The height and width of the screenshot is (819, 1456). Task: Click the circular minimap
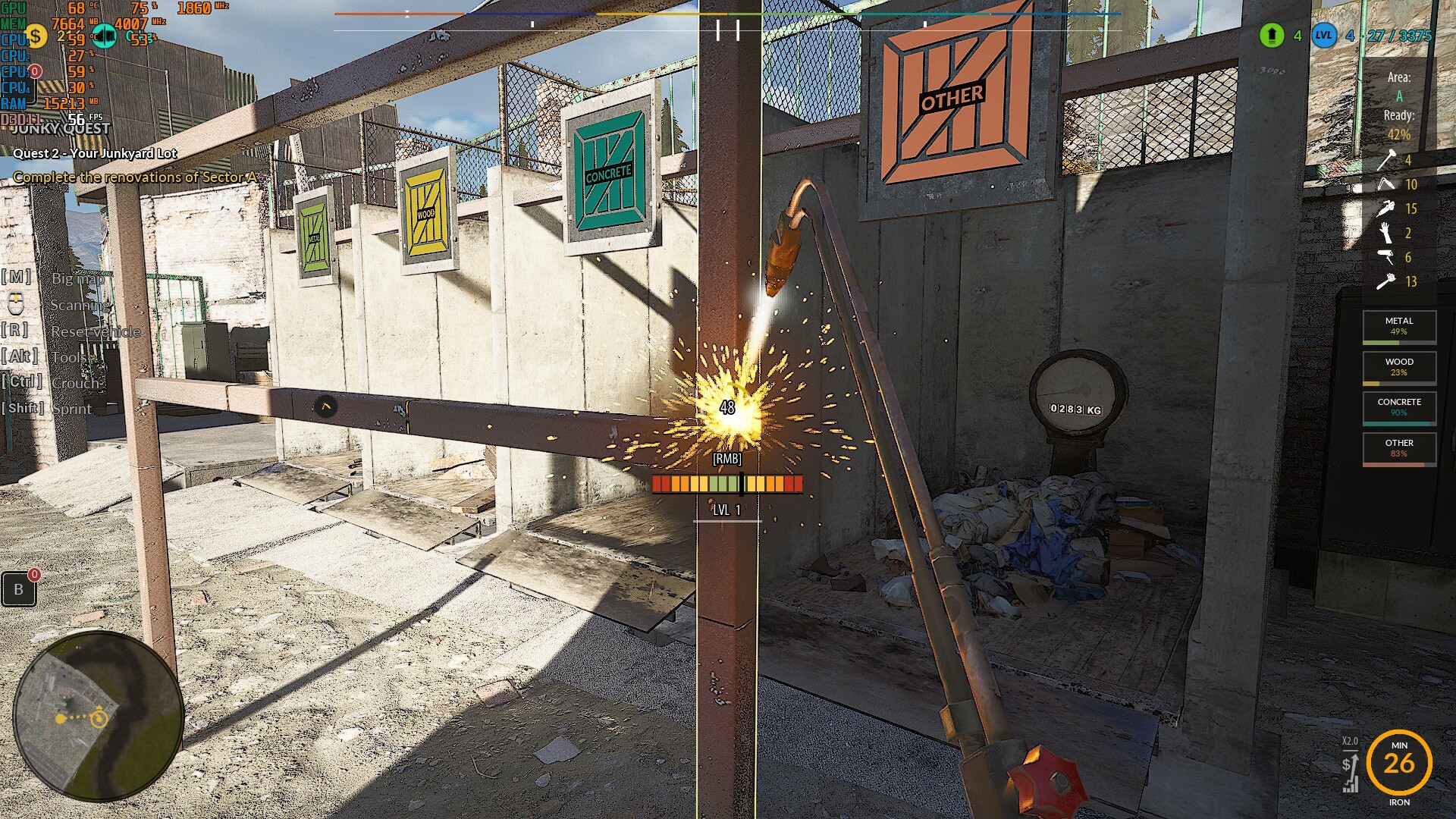click(x=99, y=716)
